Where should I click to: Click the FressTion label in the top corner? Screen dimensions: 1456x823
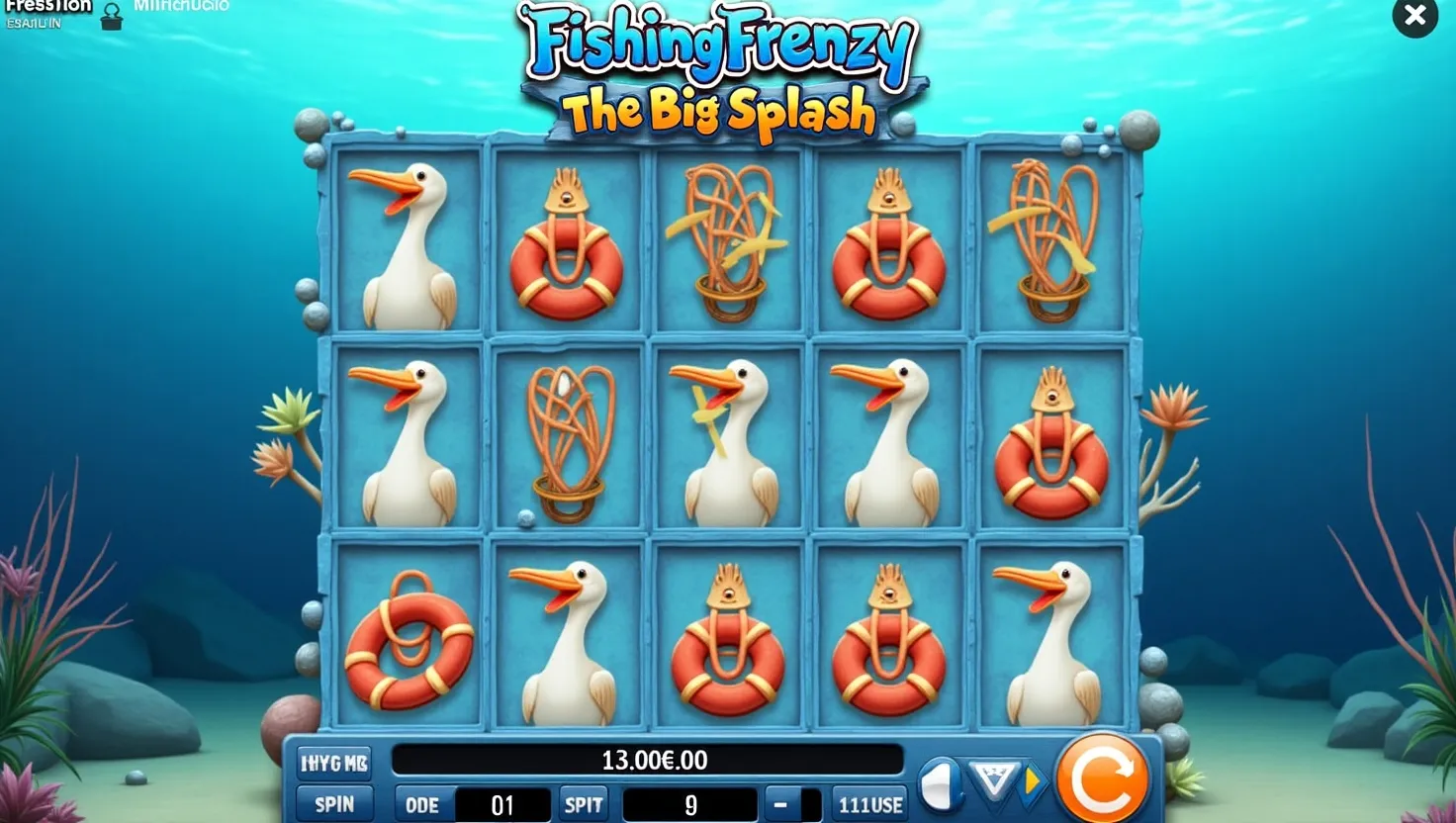tap(47, 8)
